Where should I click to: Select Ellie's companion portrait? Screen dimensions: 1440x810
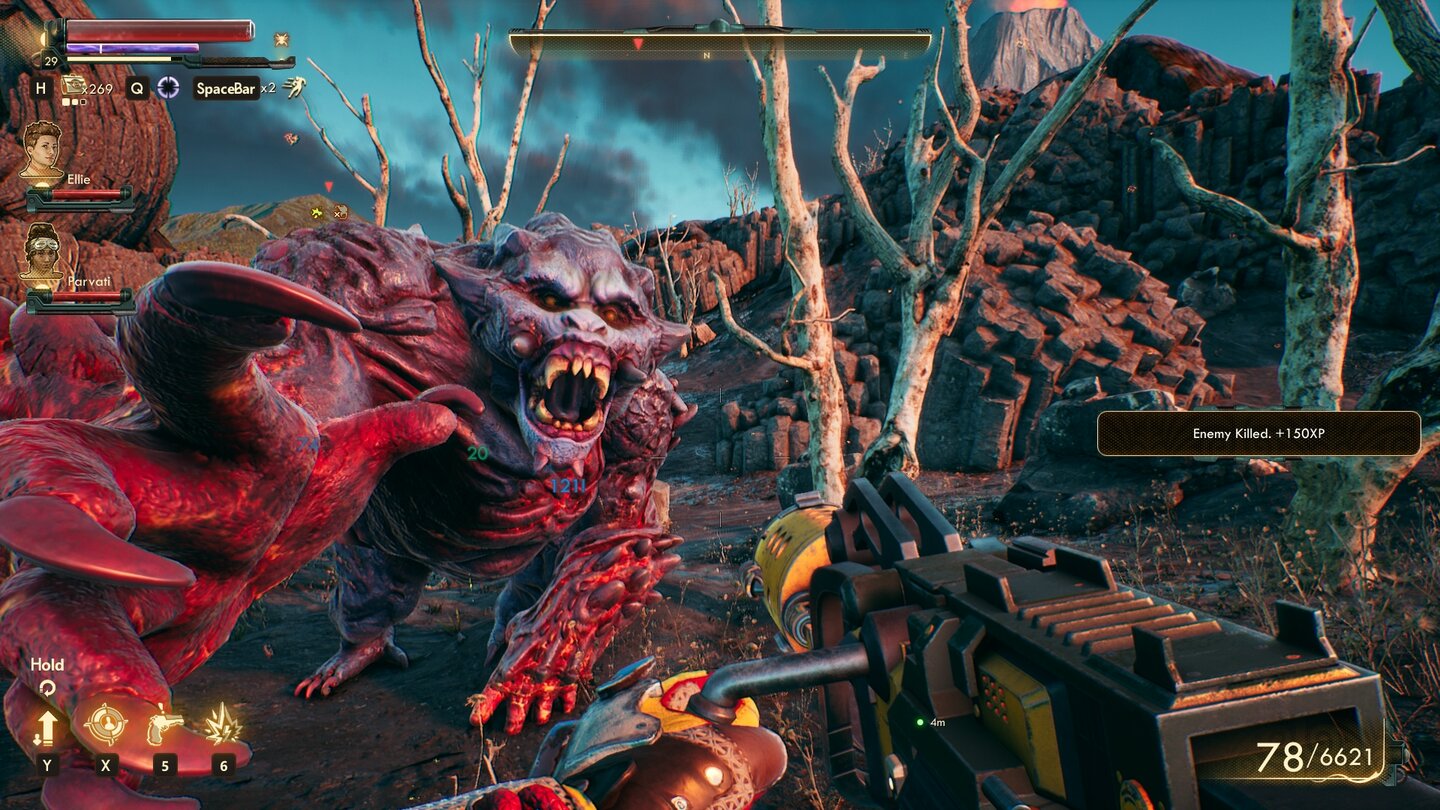[42, 150]
